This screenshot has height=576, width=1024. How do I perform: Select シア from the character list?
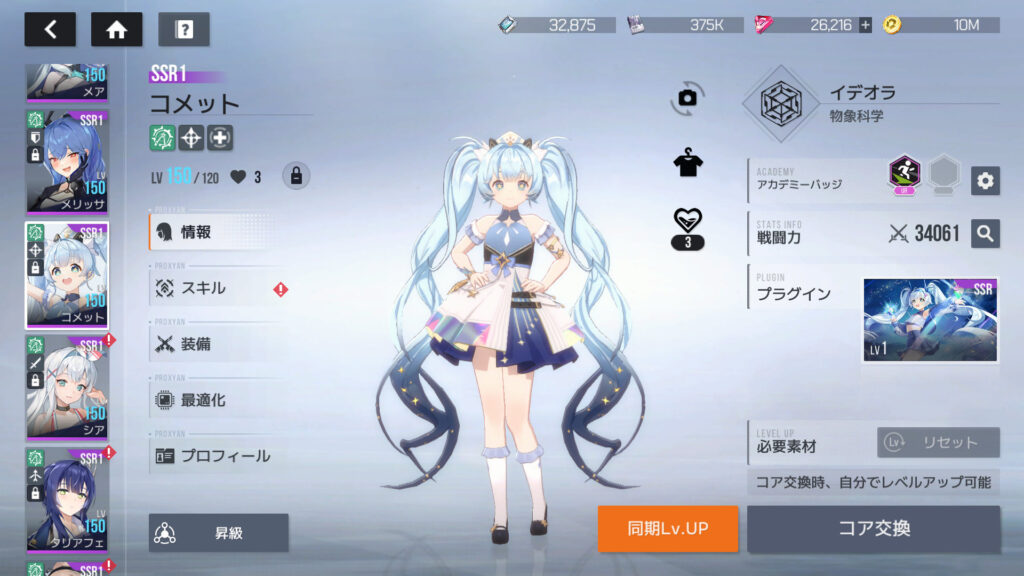tap(67, 387)
